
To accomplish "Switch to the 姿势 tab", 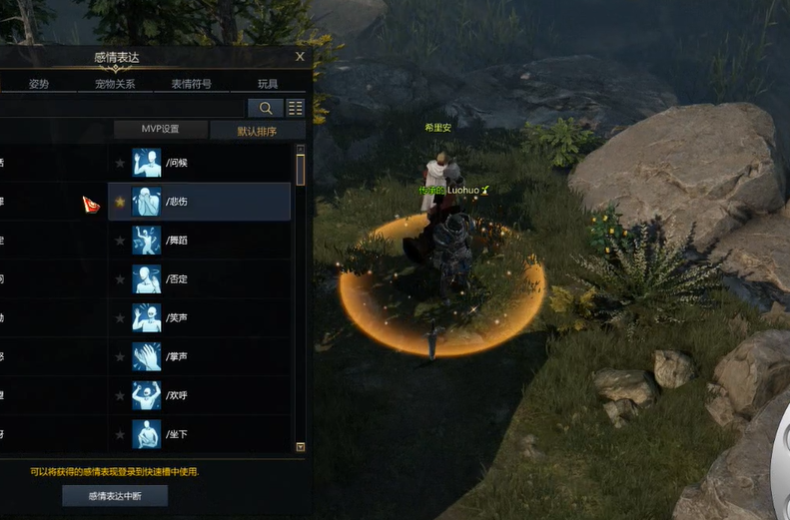I will (x=39, y=84).
